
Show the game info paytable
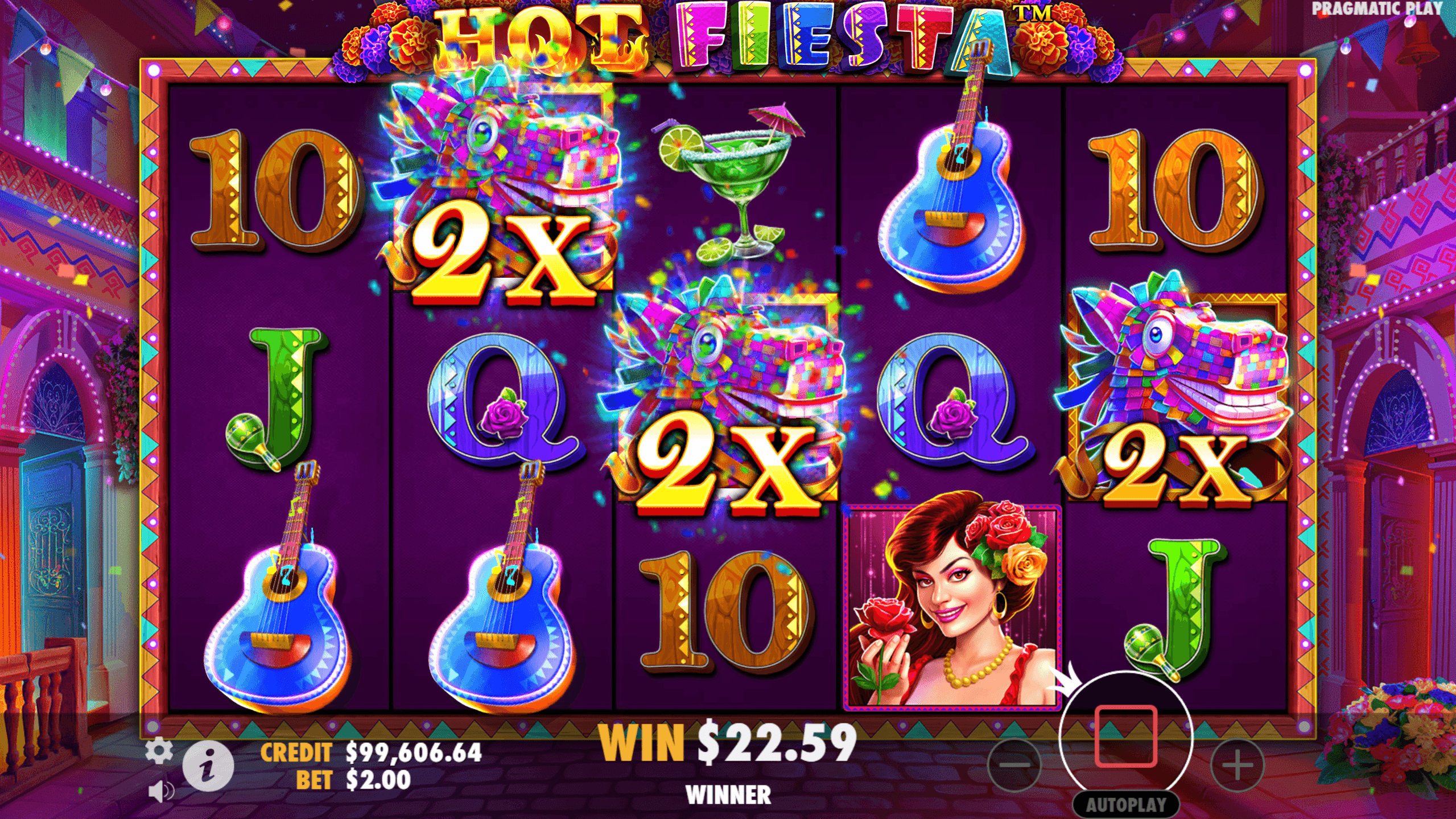[208, 766]
